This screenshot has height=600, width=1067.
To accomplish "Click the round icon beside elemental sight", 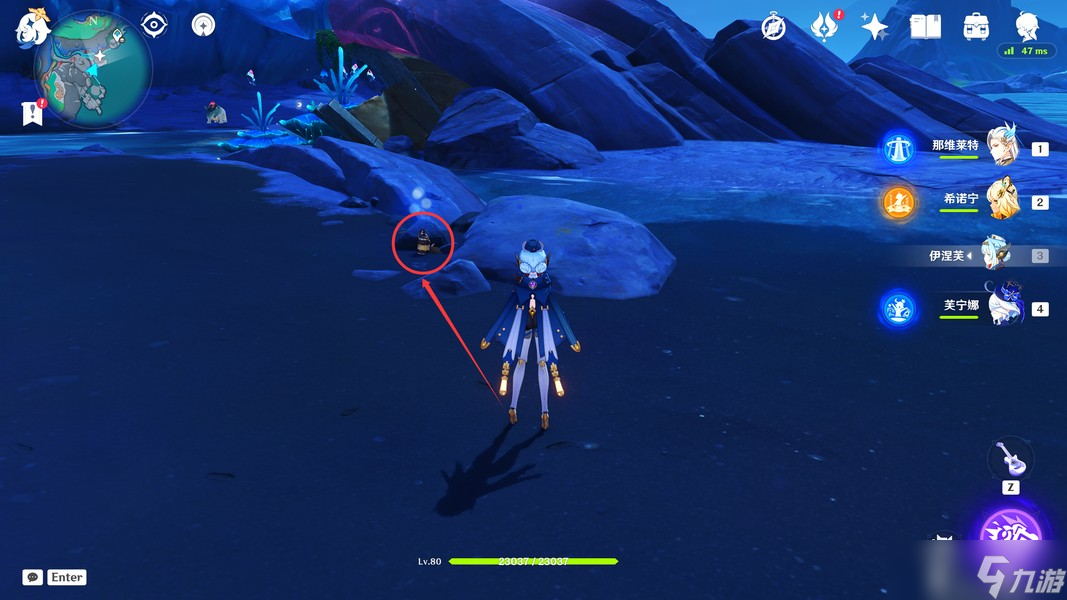I will [204, 25].
